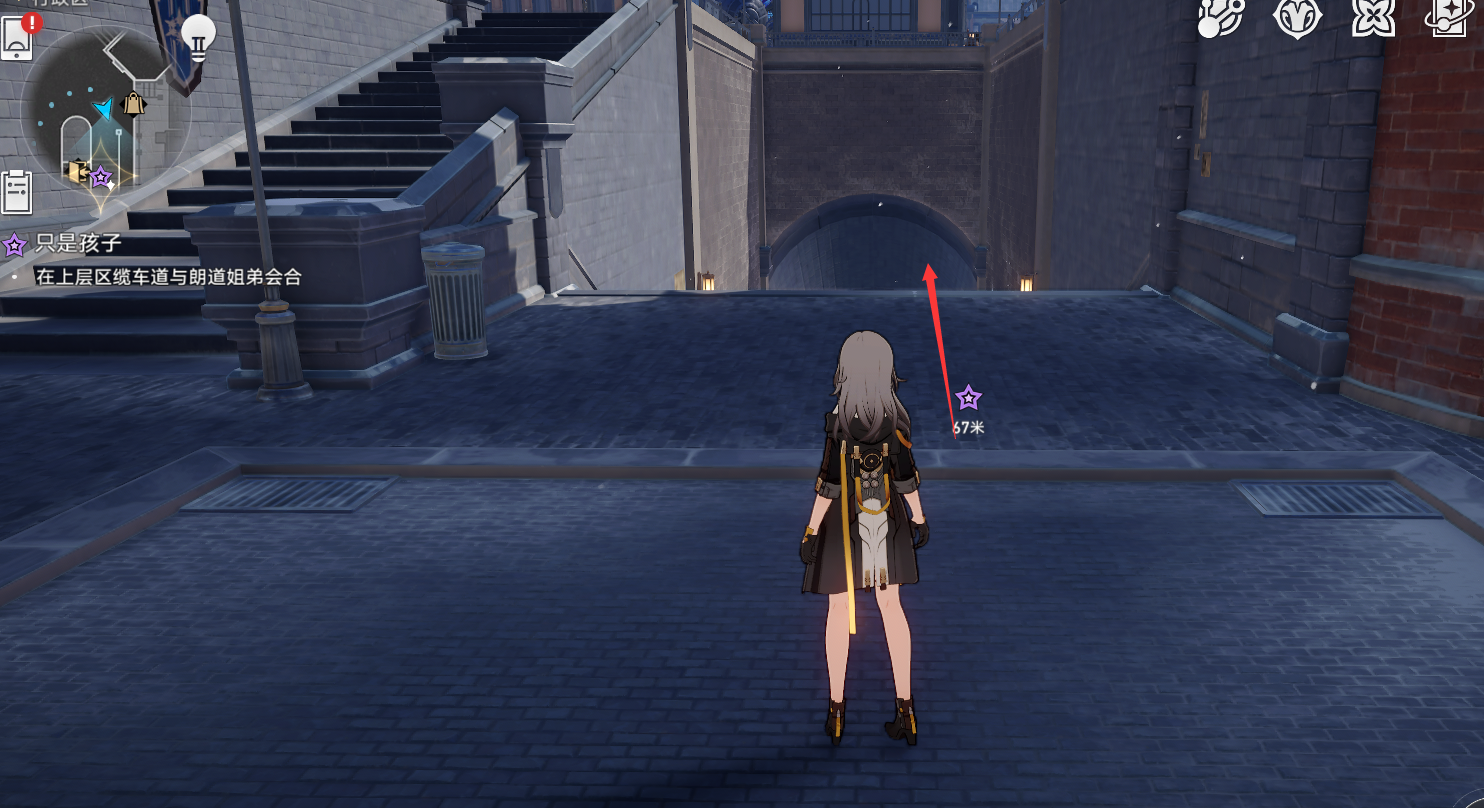Click the purple star quest marker on minimap
Image resolution: width=1484 pixels, height=808 pixels.
tap(101, 178)
